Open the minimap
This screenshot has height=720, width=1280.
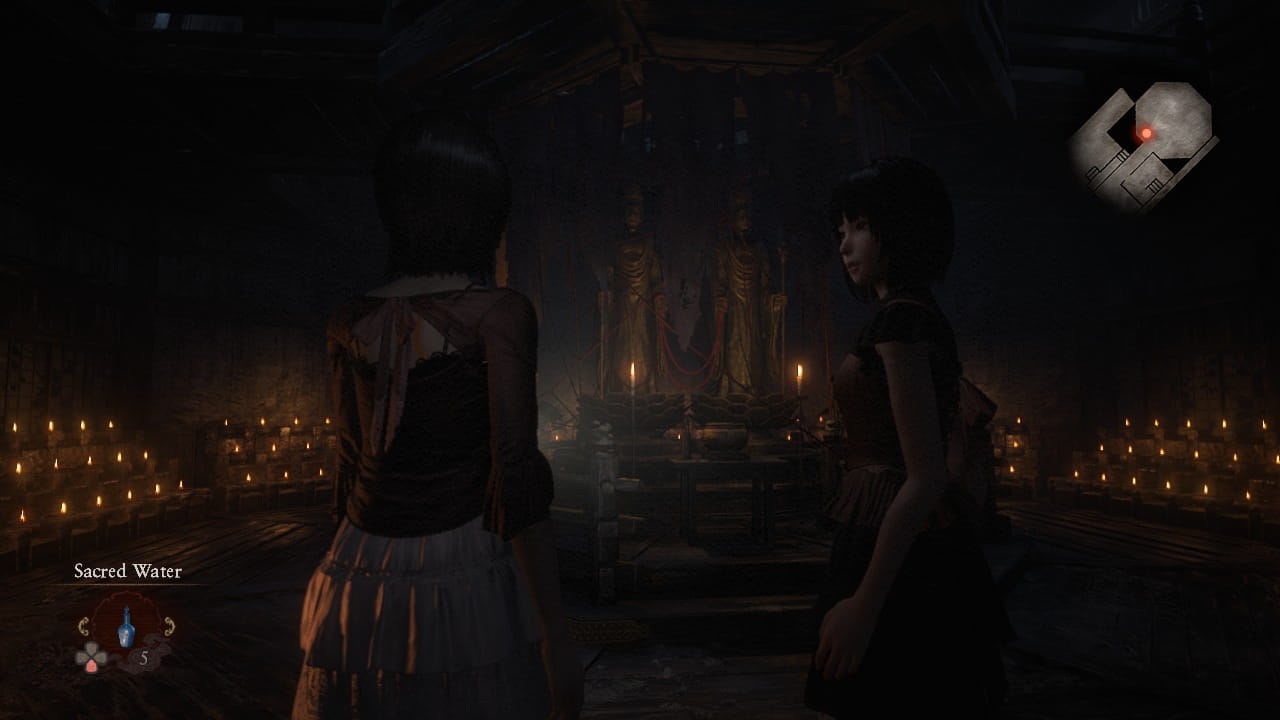1143,145
